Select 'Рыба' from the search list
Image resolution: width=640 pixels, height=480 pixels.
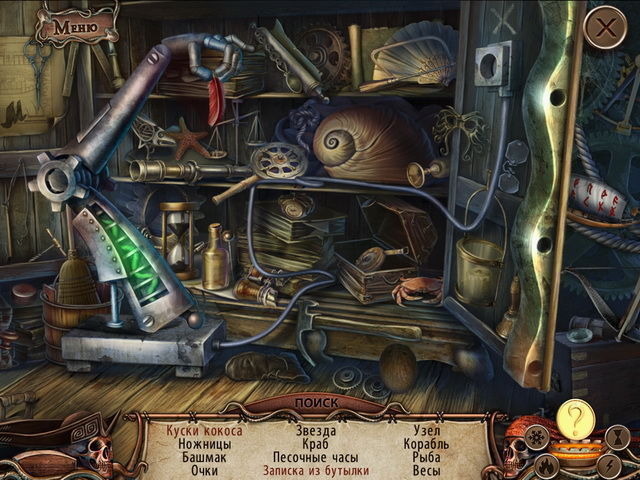[426, 457]
